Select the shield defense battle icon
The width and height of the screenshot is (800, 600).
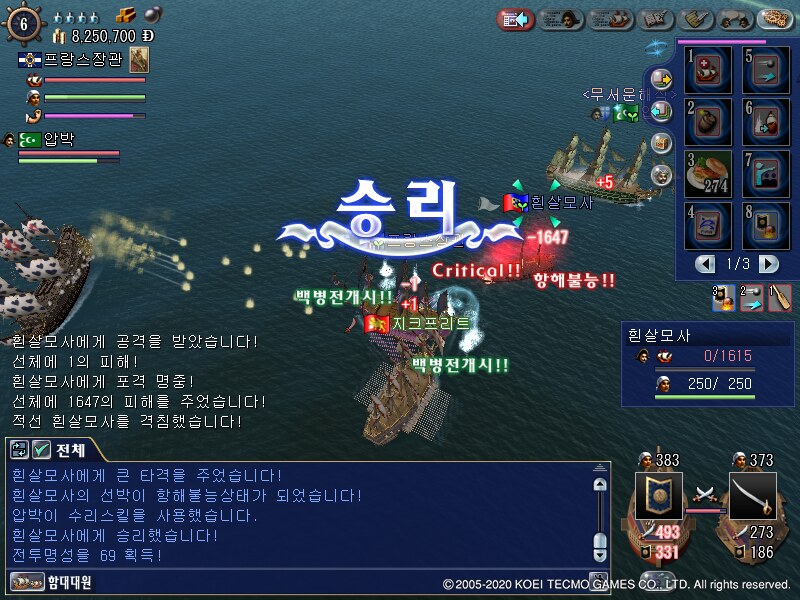658,495
